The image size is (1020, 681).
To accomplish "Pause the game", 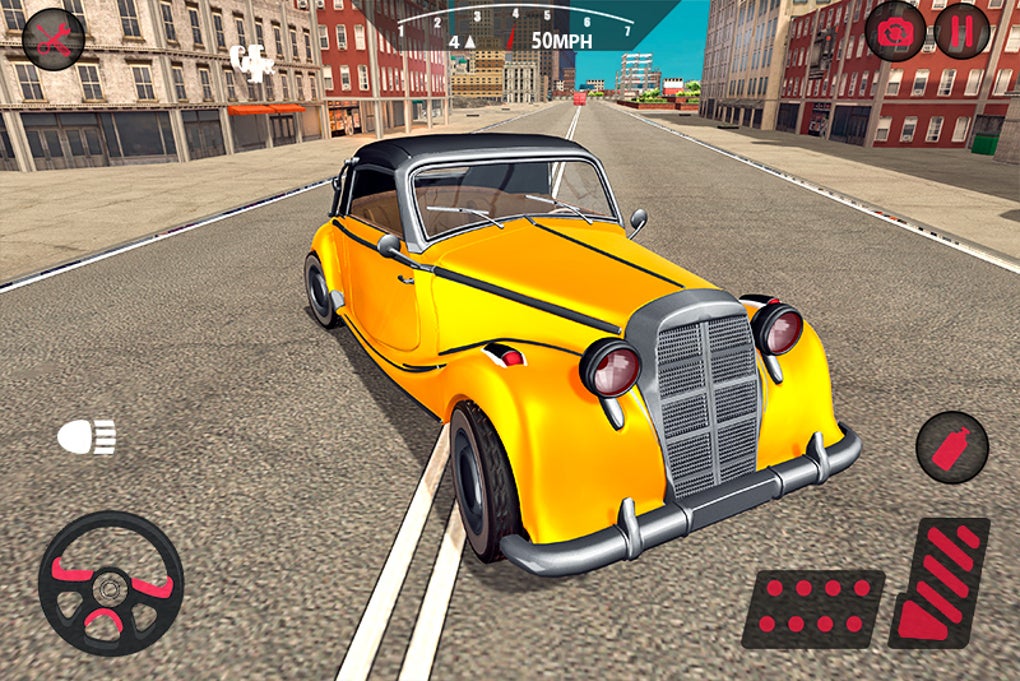I will [961, 31].
